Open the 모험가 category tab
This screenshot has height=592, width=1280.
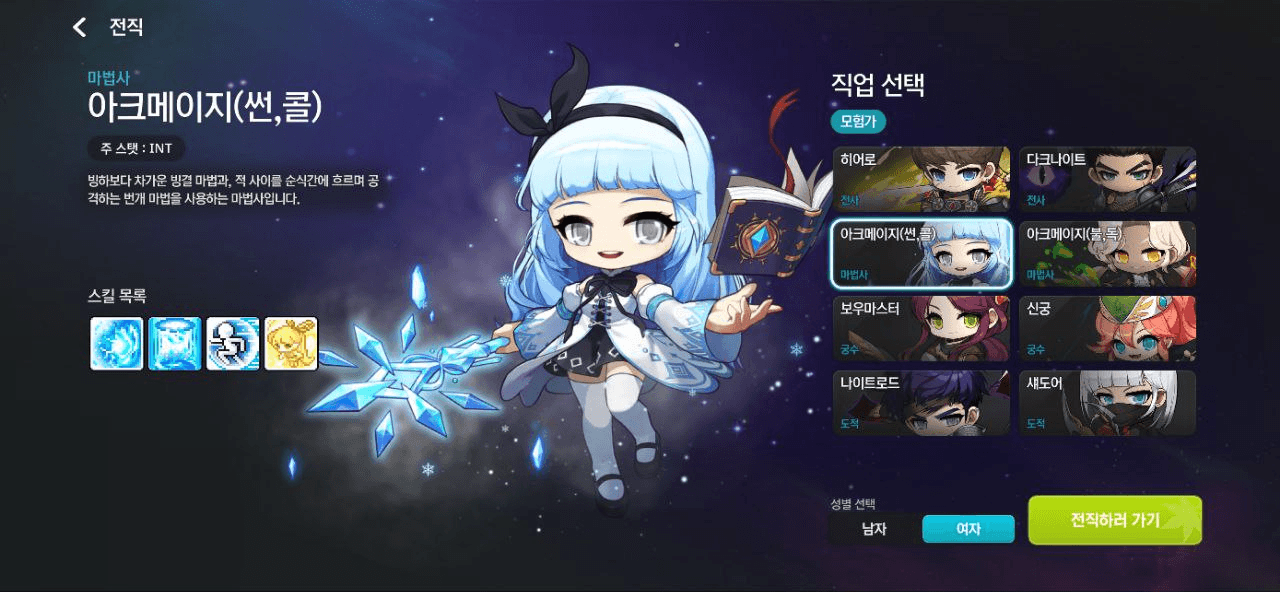(858, 121)
